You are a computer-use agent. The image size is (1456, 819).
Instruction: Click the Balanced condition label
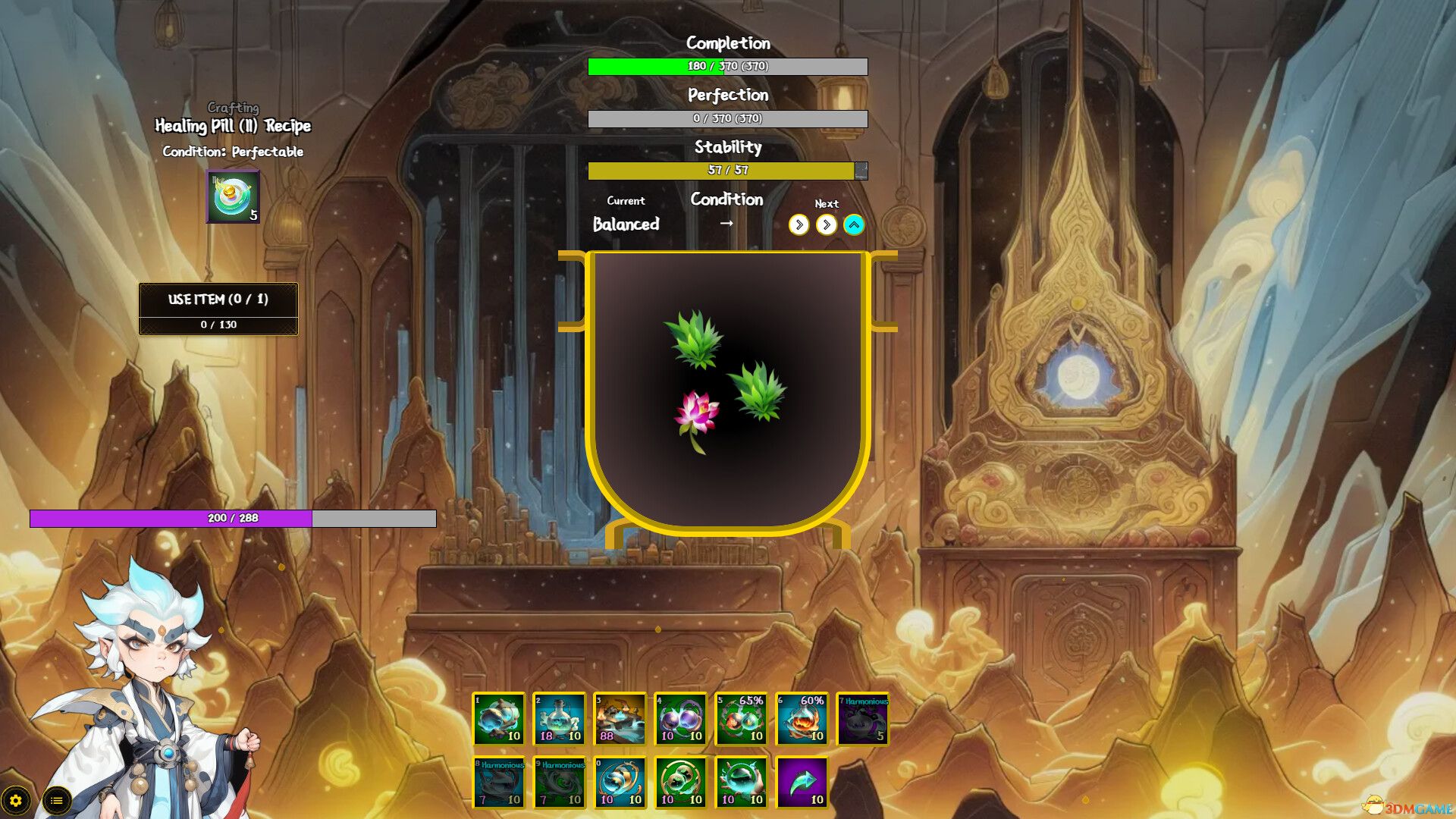coord(627,224)
